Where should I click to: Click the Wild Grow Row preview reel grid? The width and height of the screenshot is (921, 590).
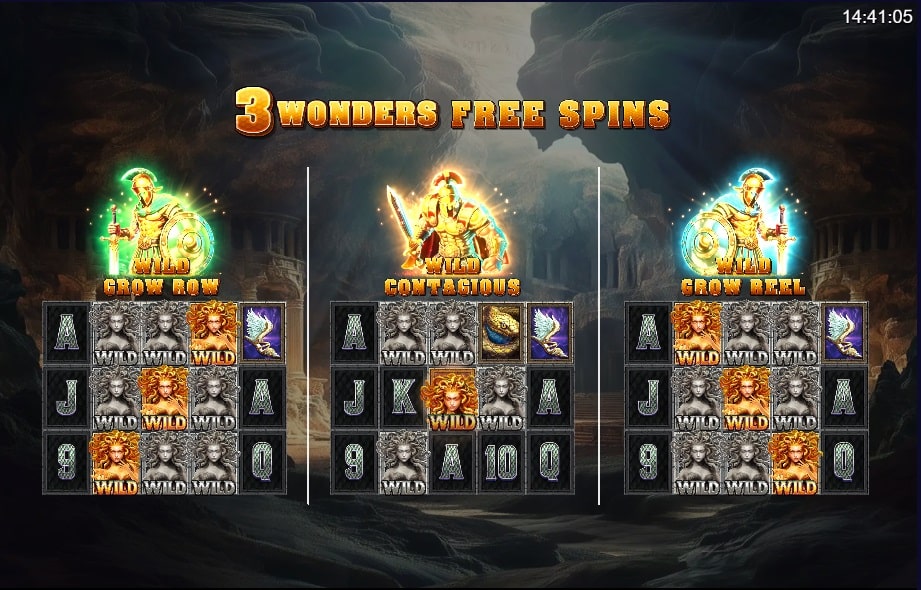pyautogui.click(x=164, y=398)
